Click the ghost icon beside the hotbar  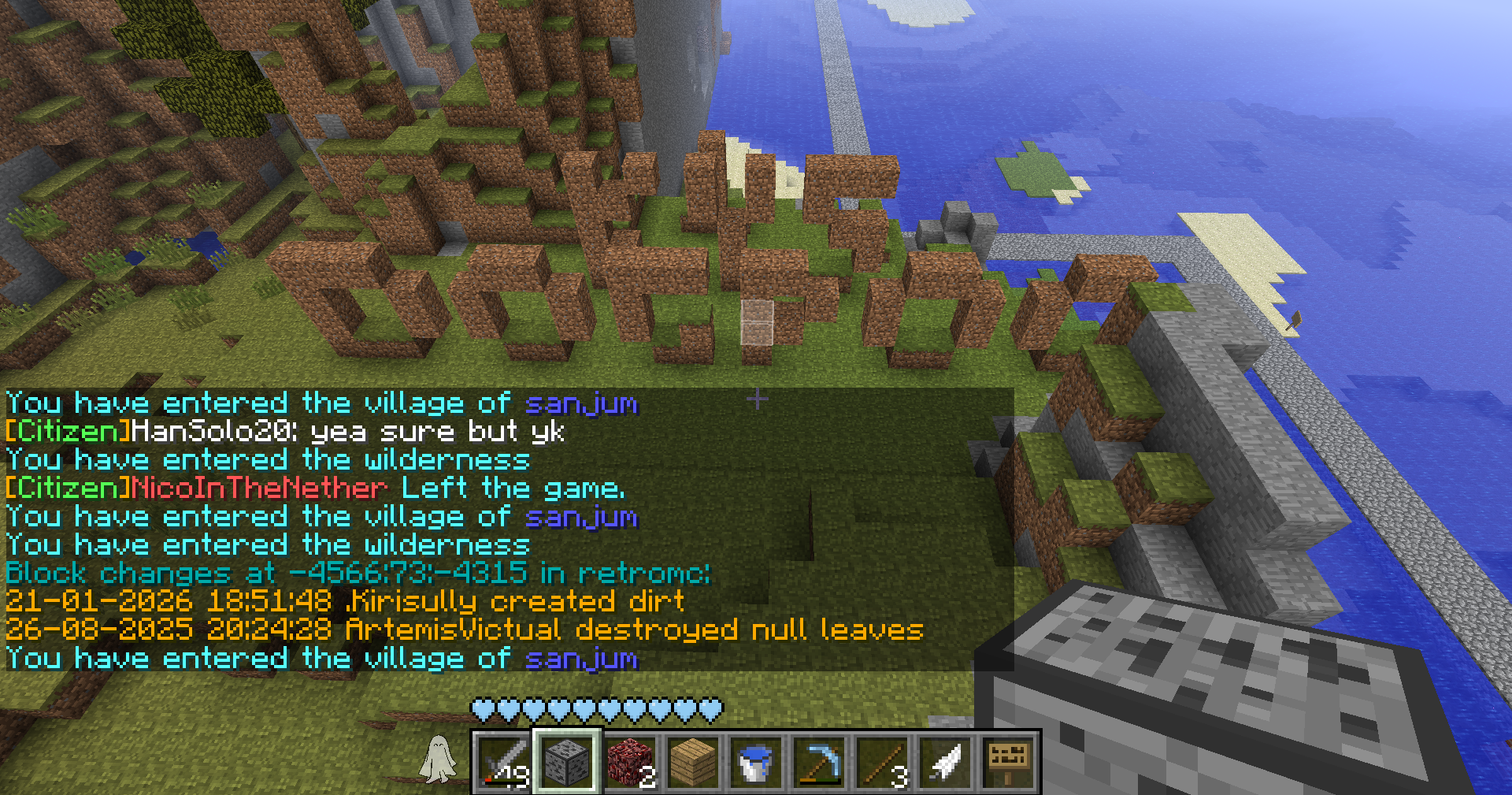coord(438,760)
